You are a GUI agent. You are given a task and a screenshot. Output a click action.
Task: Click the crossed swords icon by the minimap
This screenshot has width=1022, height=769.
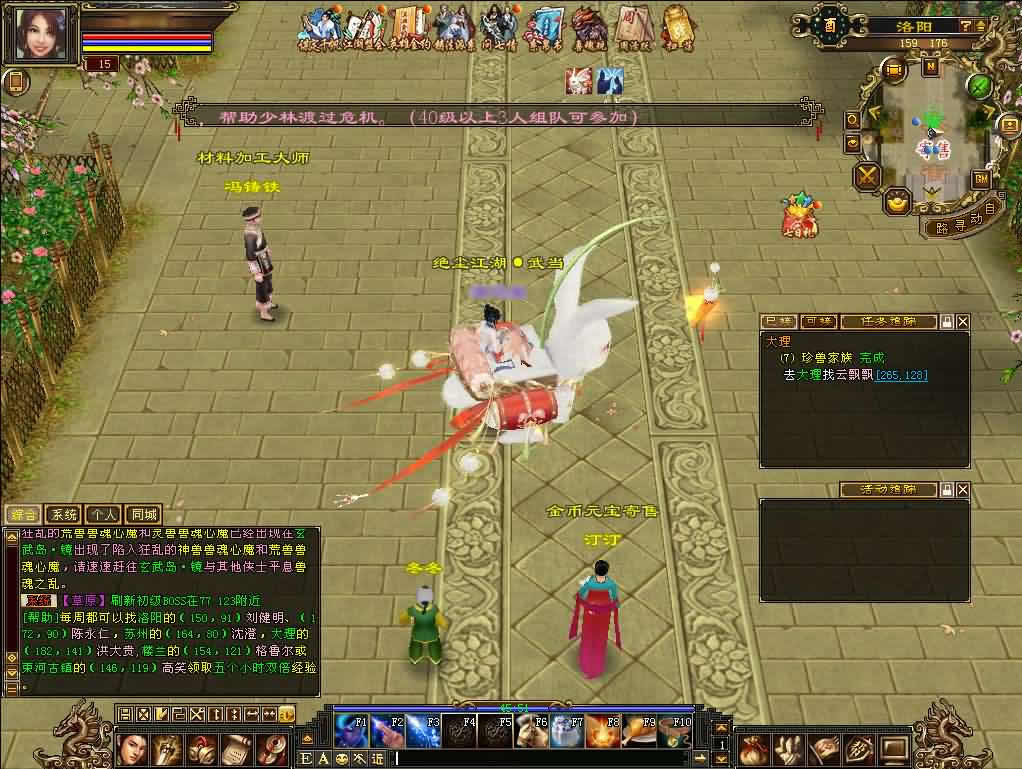pyautogui.click(x=866, y=177)
